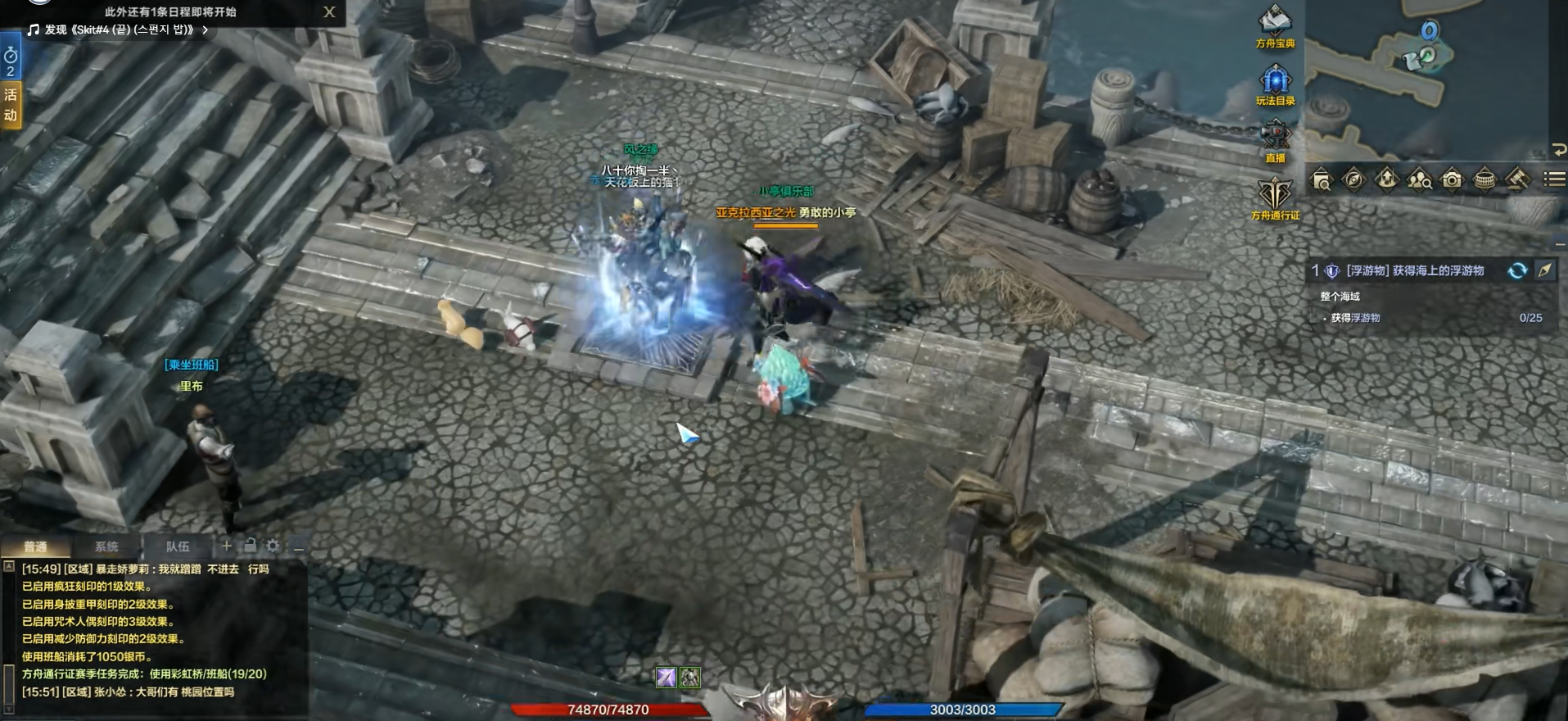Close the schedule notification banner

tap(329, 11)
